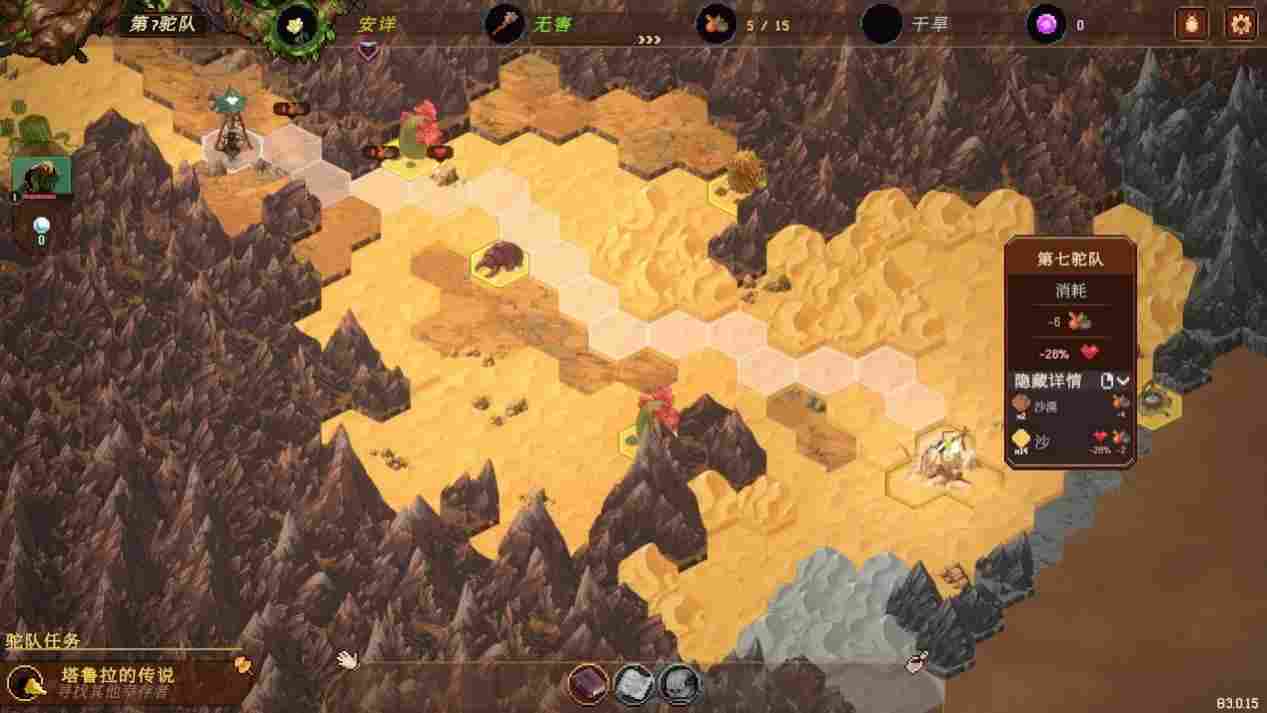Viewport: 1267px width, 713px height.
Task: Open the purple journal book
Action: point(588,684)
